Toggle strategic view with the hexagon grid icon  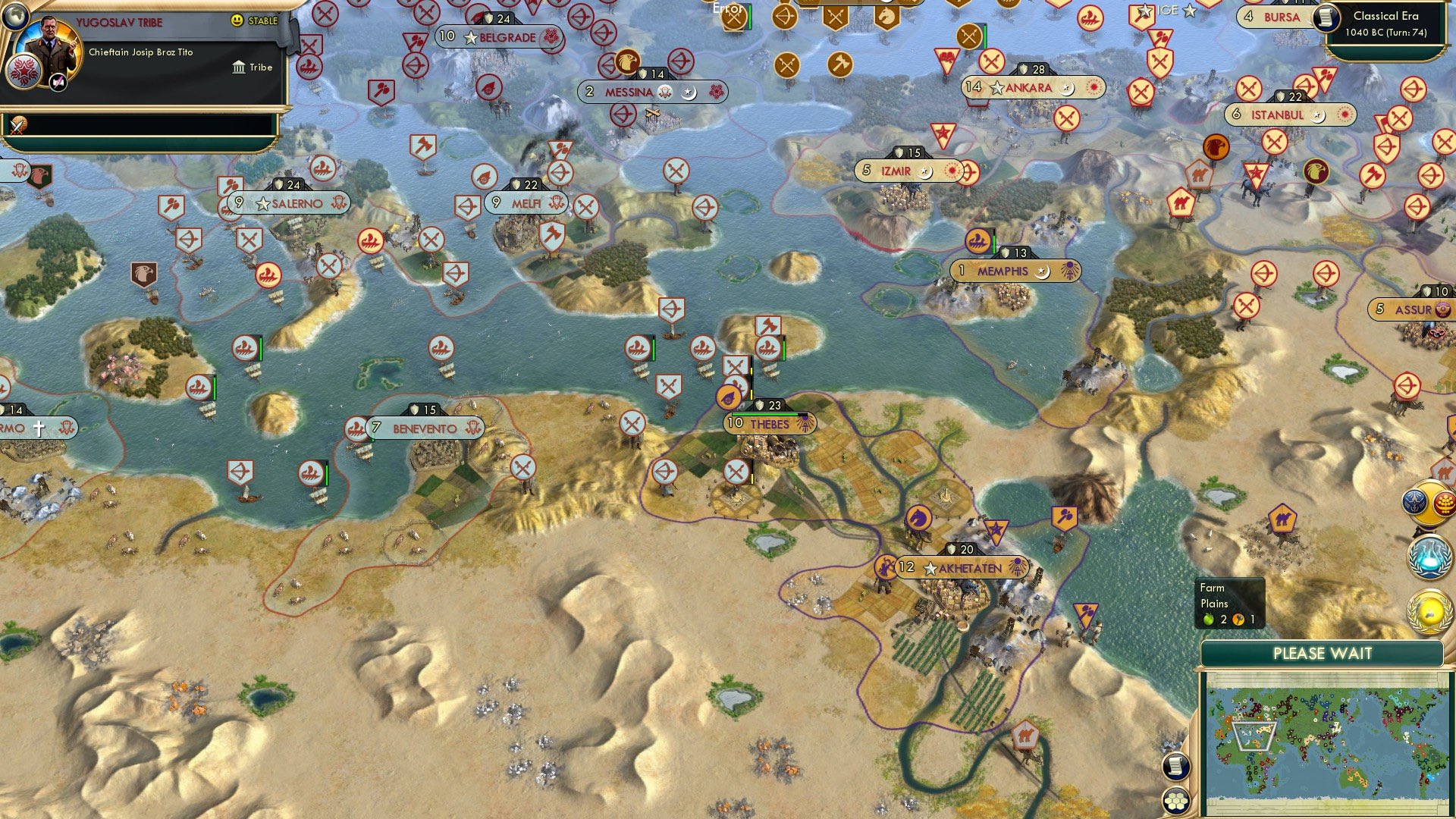[1175, 802]
